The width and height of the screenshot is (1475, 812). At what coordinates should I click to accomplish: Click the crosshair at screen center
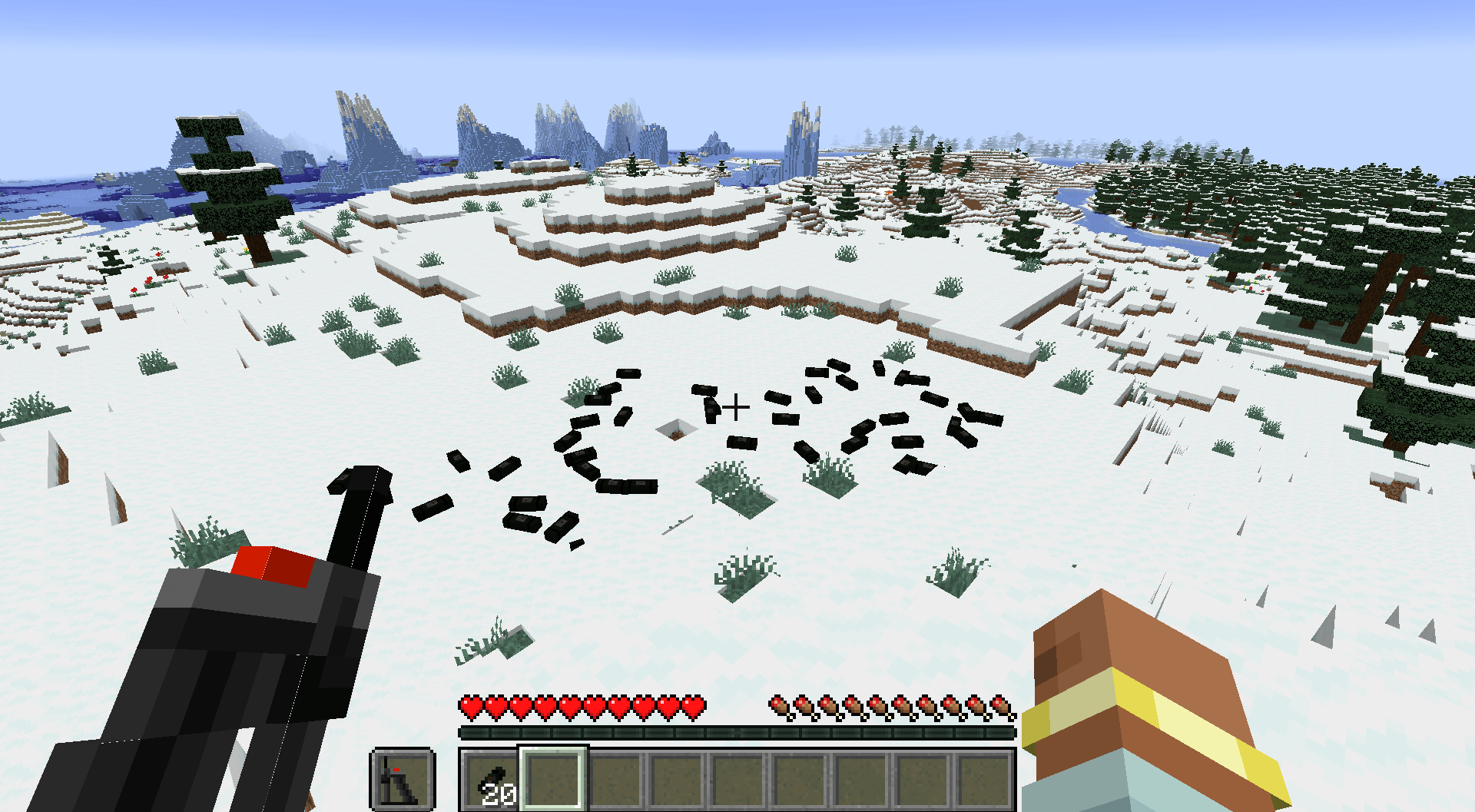pyautogui.click(x=735, y=406)
